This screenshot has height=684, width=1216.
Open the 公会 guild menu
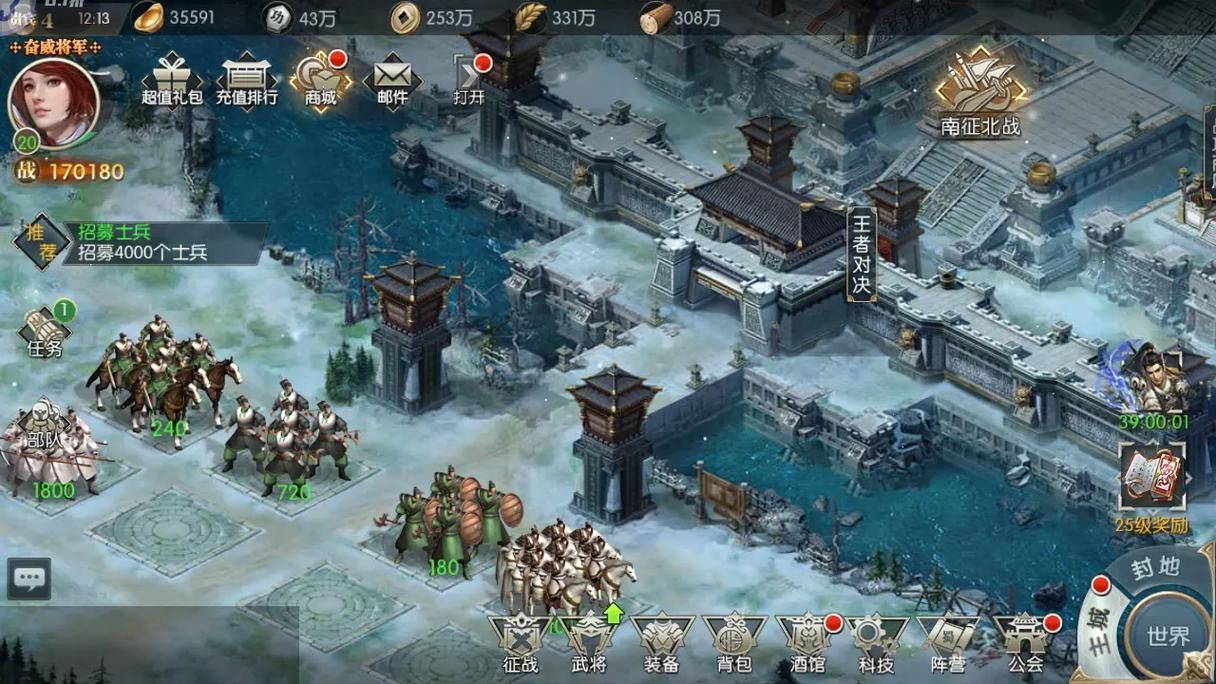1025,643
